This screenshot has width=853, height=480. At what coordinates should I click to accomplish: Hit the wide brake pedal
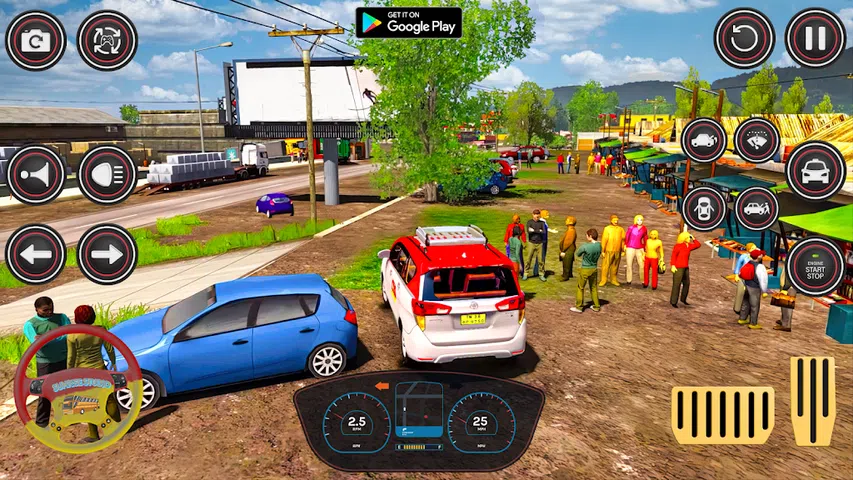(722, 415)
